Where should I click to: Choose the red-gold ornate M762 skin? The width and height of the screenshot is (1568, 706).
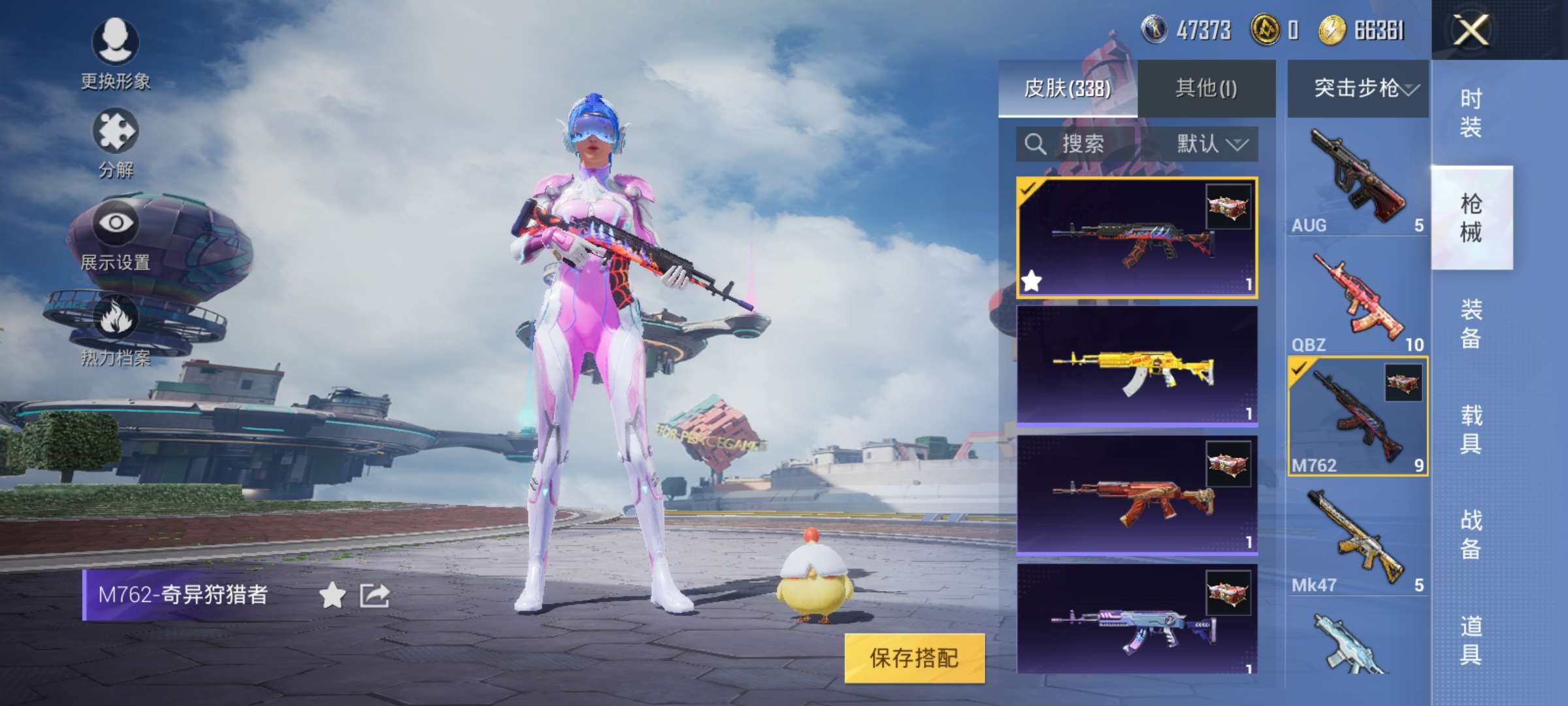click(x=1137, y=496)
